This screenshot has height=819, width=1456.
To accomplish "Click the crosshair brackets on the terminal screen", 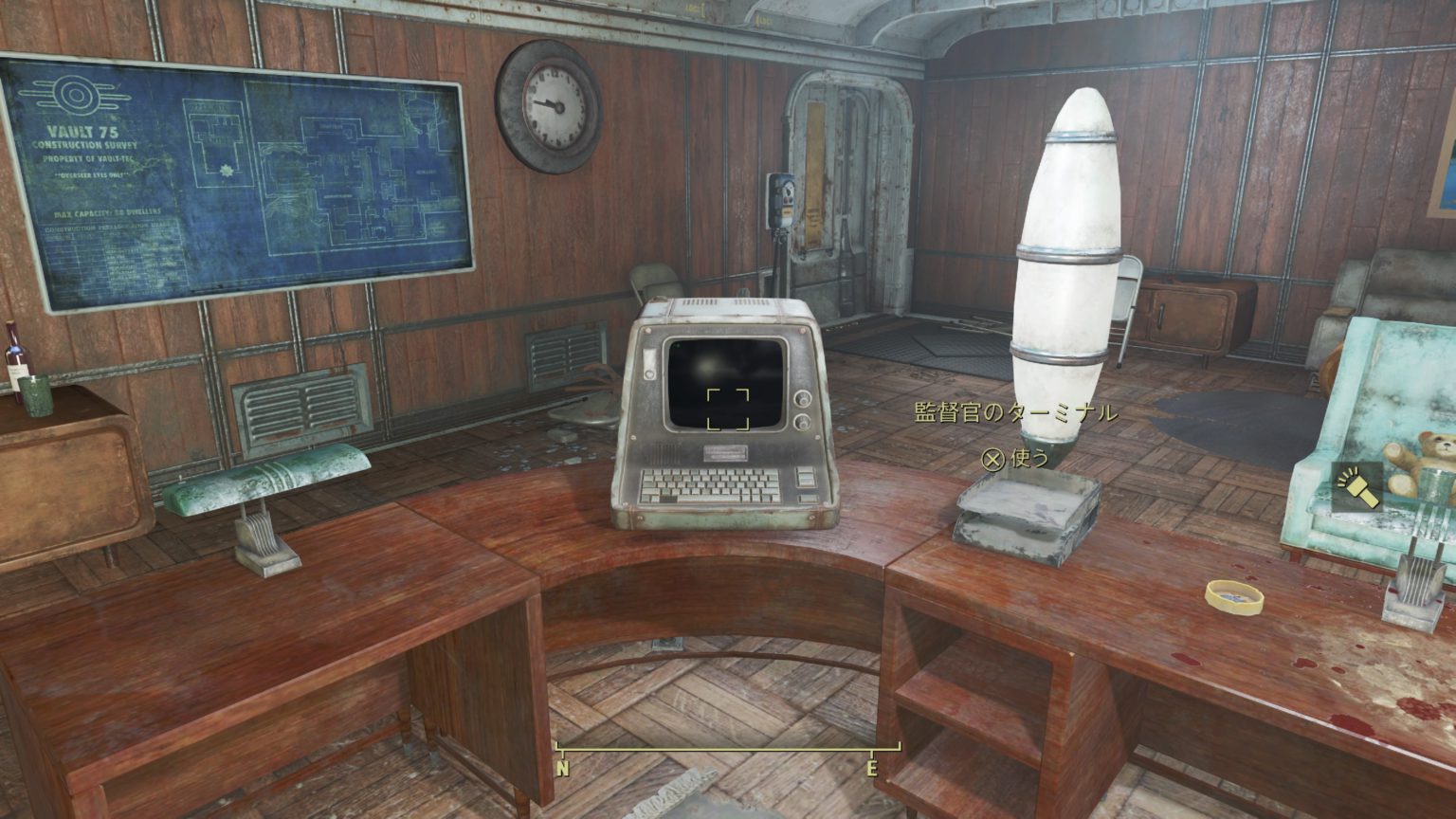I will click(728, 409).
